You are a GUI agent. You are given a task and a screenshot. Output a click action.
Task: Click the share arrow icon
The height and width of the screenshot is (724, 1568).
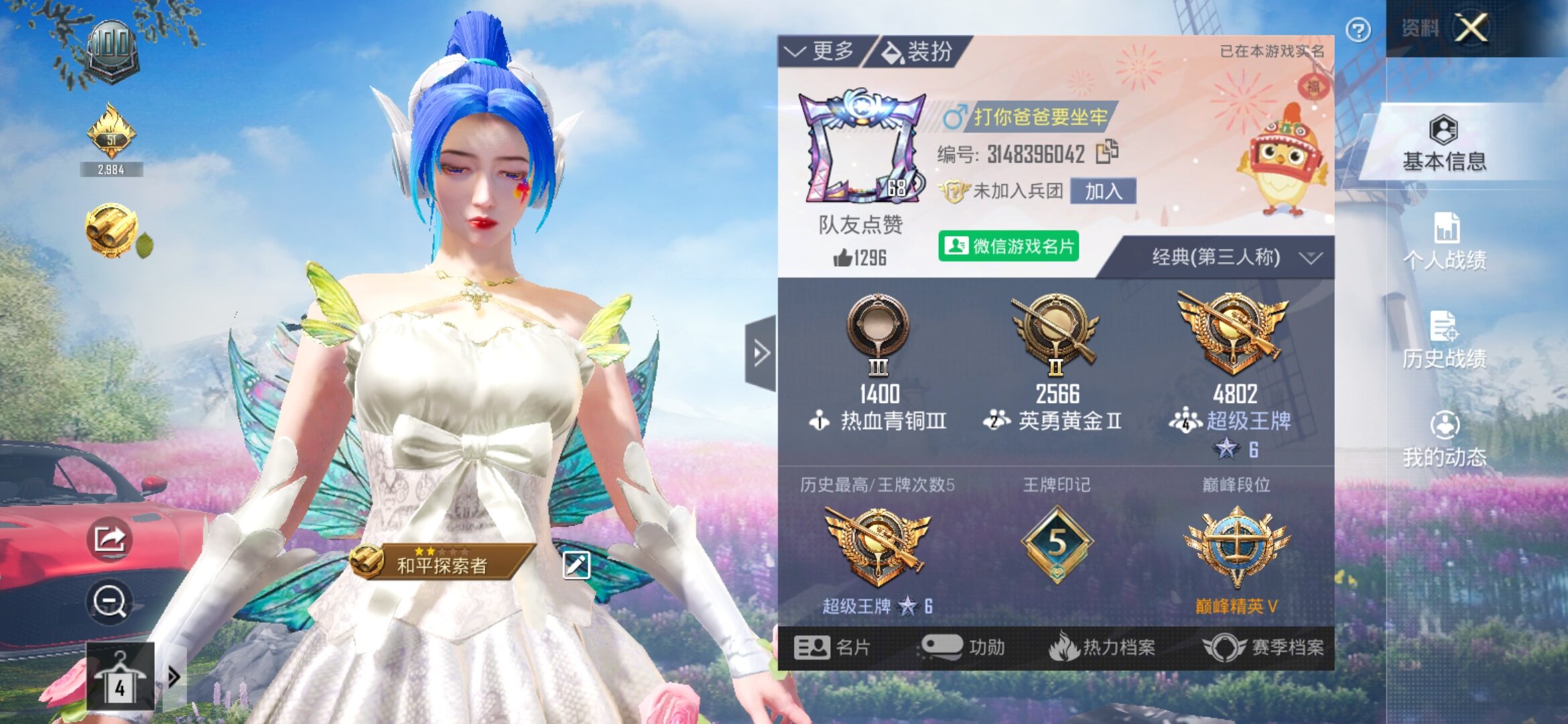[x=109, y=538]
